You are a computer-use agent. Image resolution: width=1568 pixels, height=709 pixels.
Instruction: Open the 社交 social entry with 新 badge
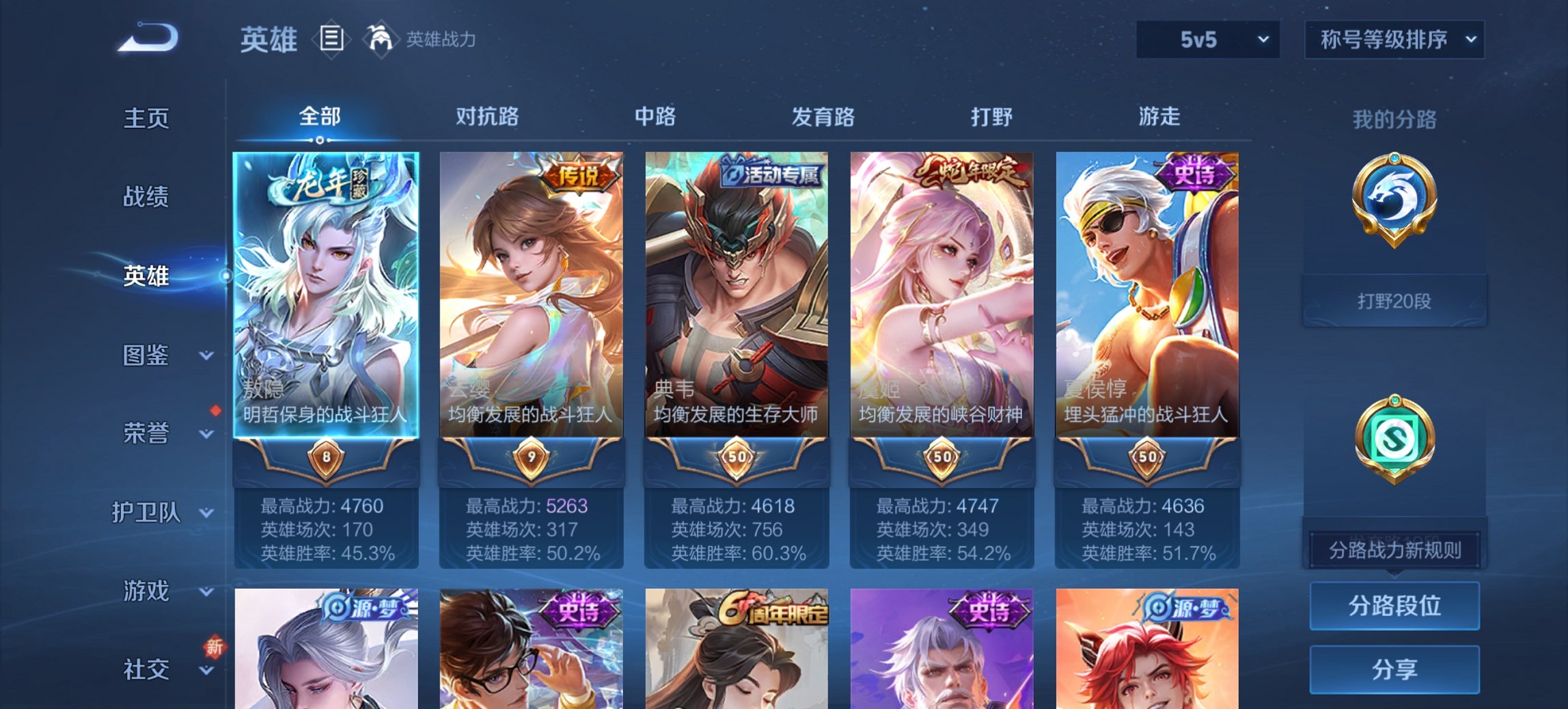tap(147, 669)
